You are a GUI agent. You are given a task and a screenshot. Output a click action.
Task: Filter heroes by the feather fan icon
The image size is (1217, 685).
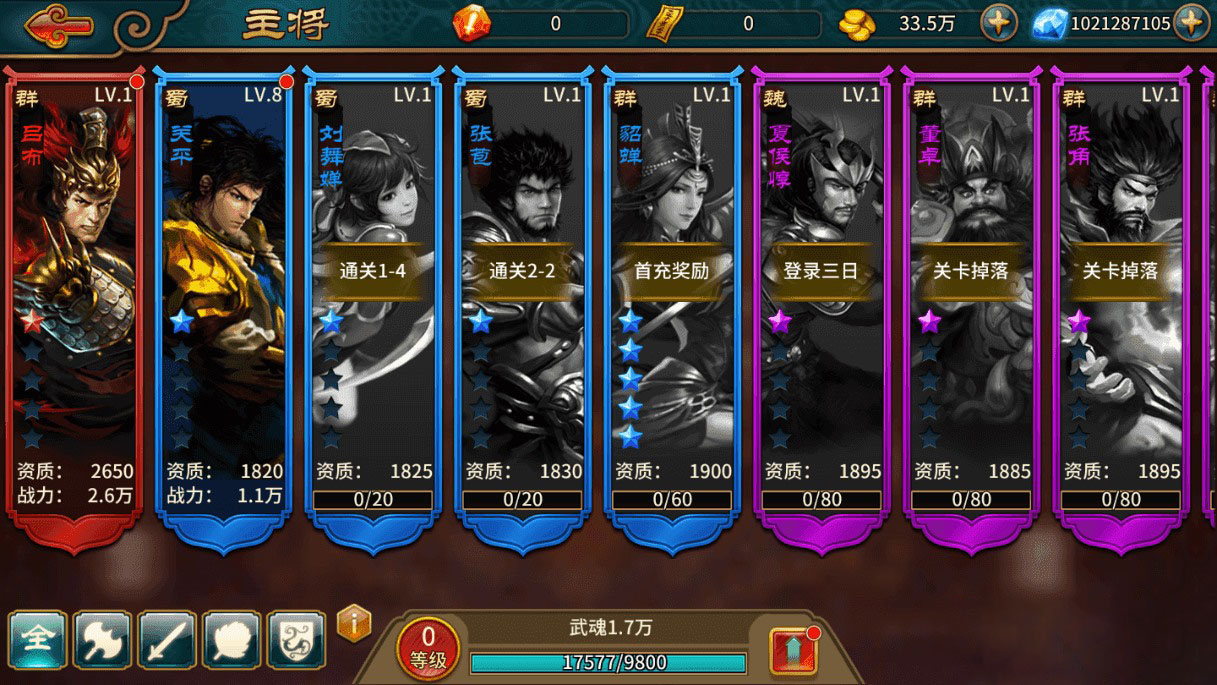[231, 639]
